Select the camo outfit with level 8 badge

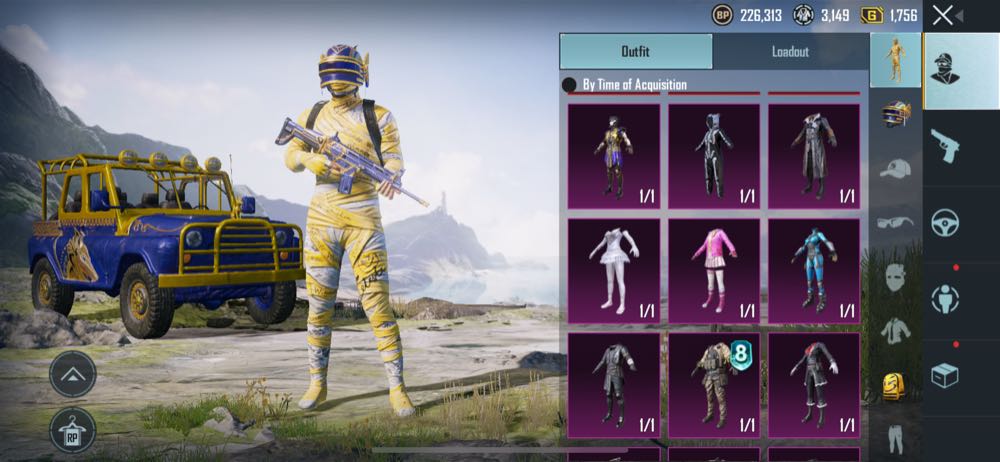coord(713,385)
